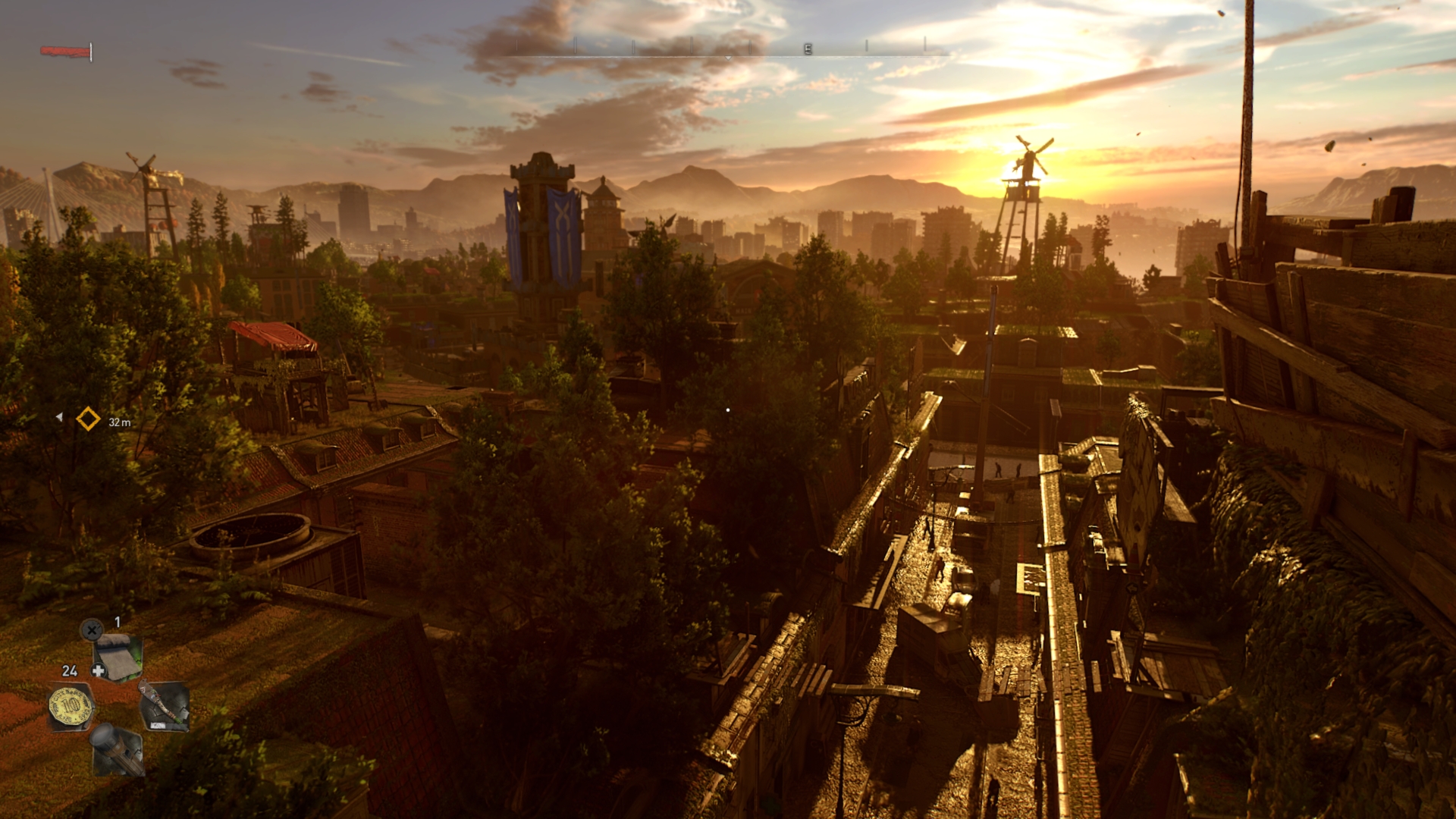Select the bandage healing item slot
The width and height of the screenshot is (1456, 819).
118,657
